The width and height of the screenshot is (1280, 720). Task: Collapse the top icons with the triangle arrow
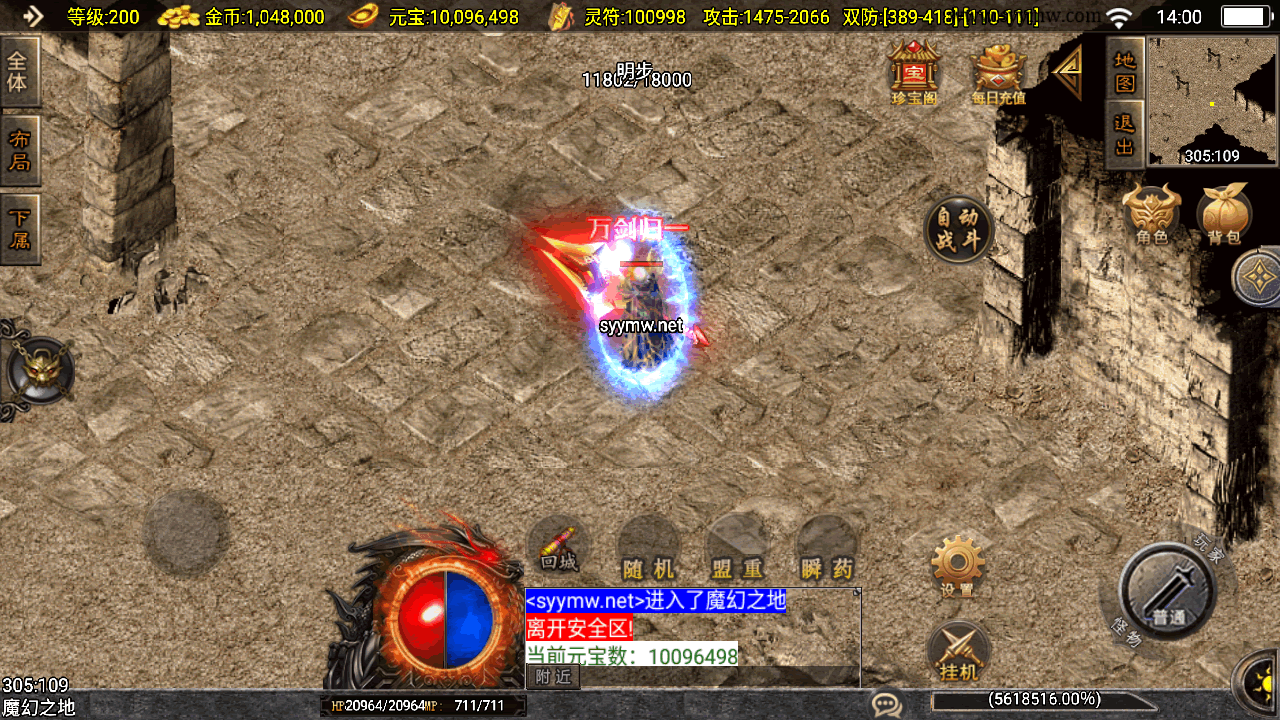[x=1068, y=72]
